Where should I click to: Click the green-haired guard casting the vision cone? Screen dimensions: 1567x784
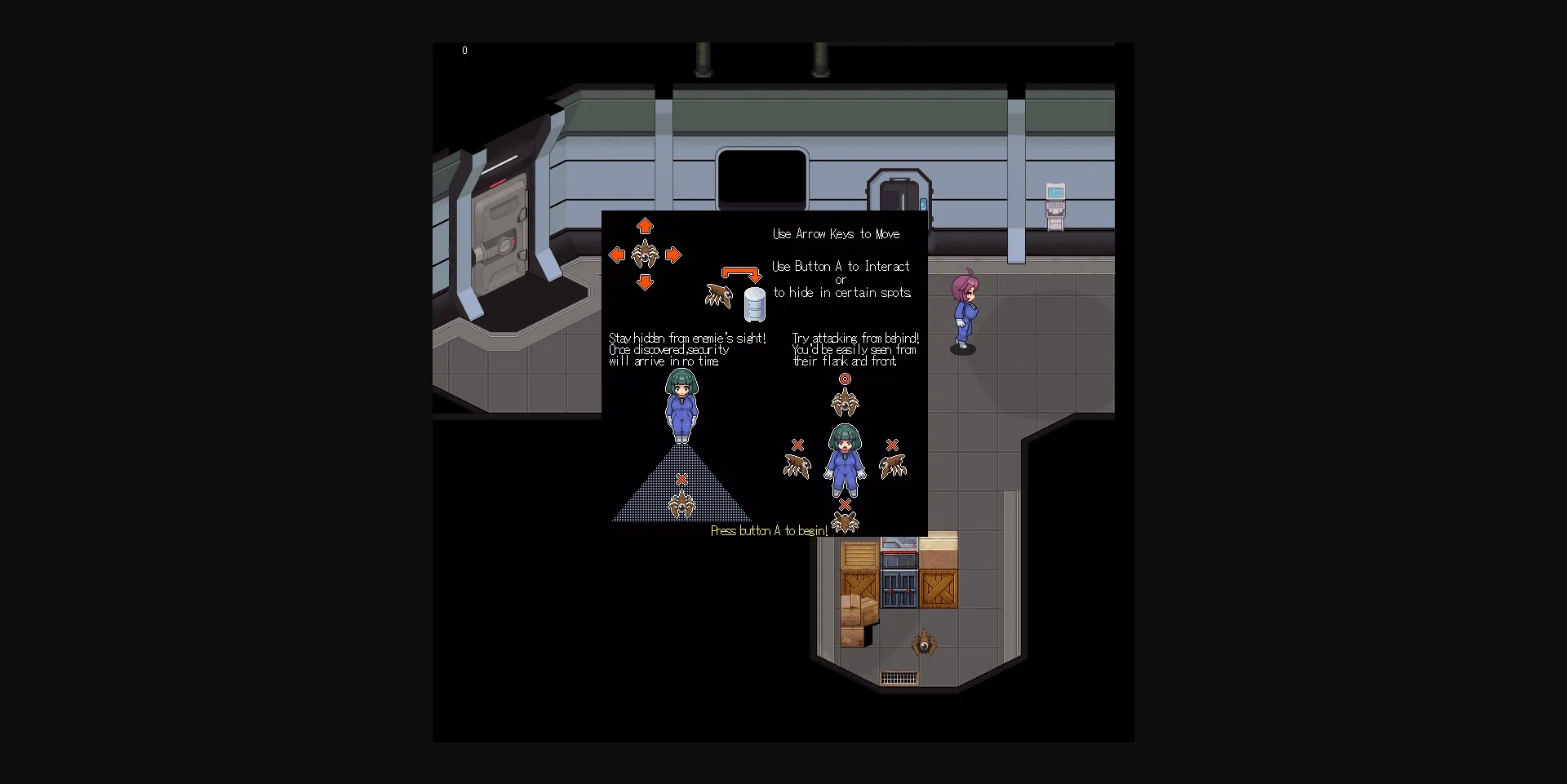tap(682, 404)
